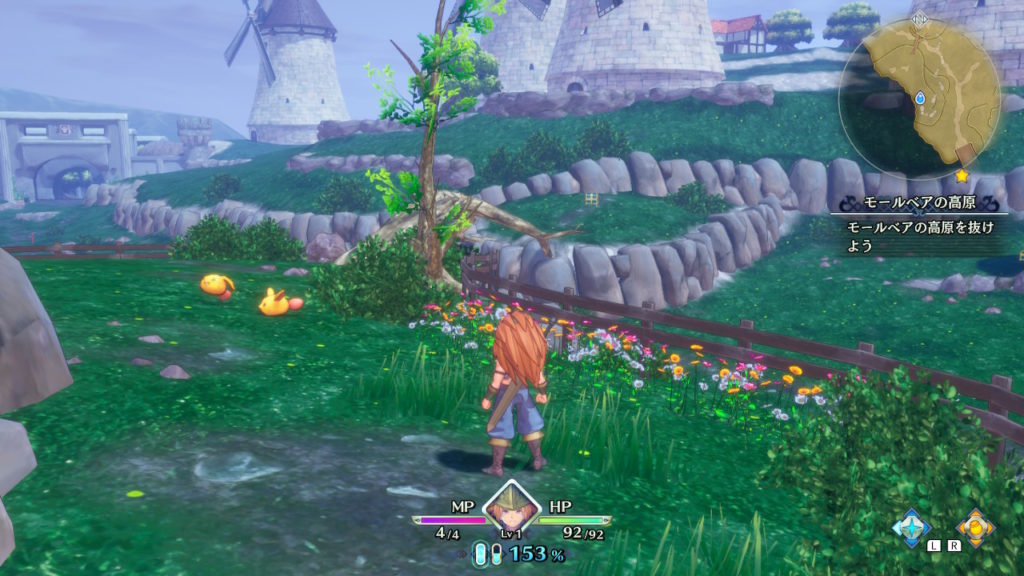
Task: Click the yellow star marker on minimap
Action: [x=963, y=176]
